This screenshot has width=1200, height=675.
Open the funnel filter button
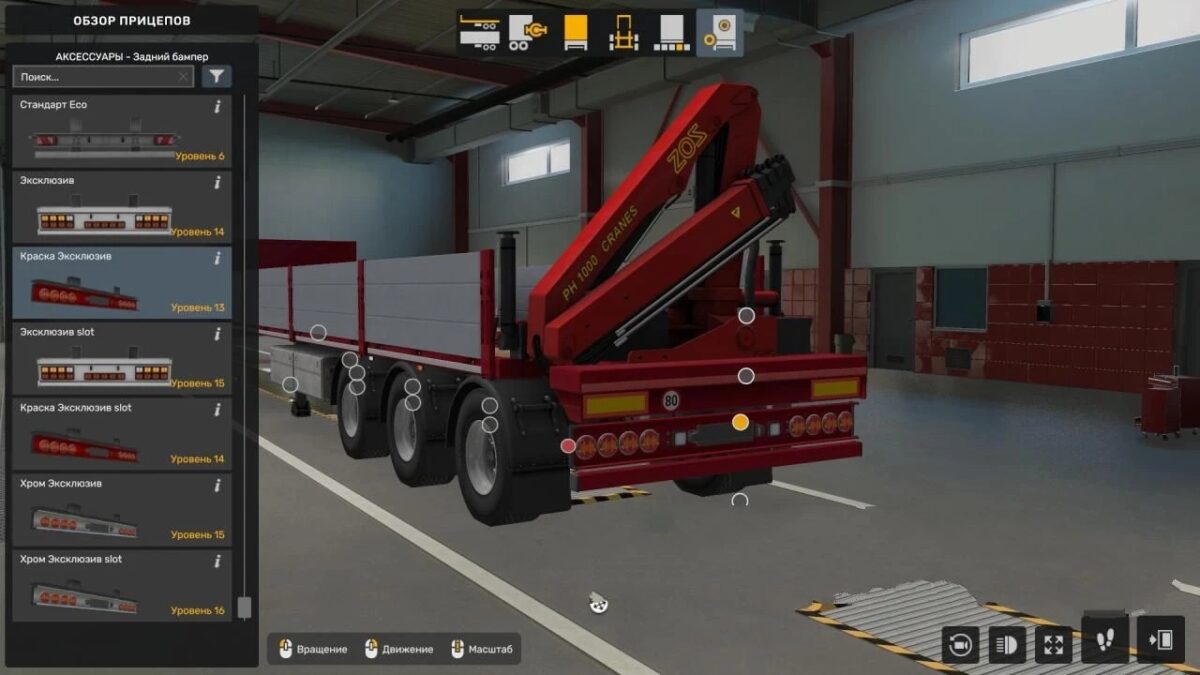[216, 77]
